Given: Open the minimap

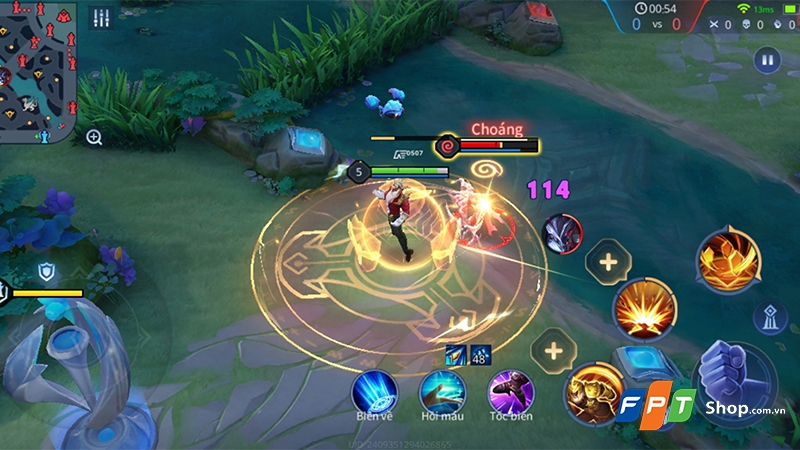Looking at the screenshot, I should (38, 70).
